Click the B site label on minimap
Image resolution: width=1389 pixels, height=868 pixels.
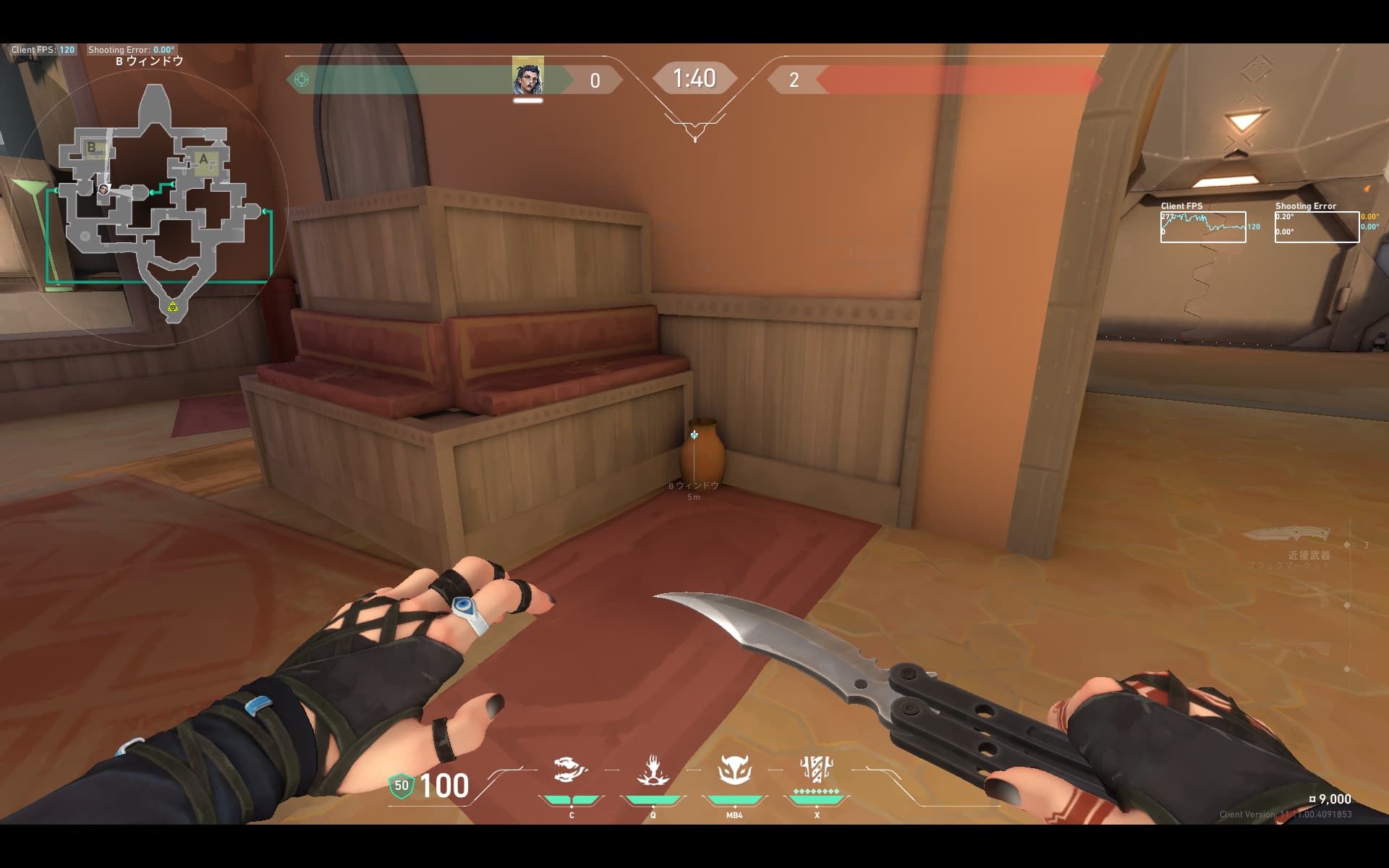pos(92,148)
